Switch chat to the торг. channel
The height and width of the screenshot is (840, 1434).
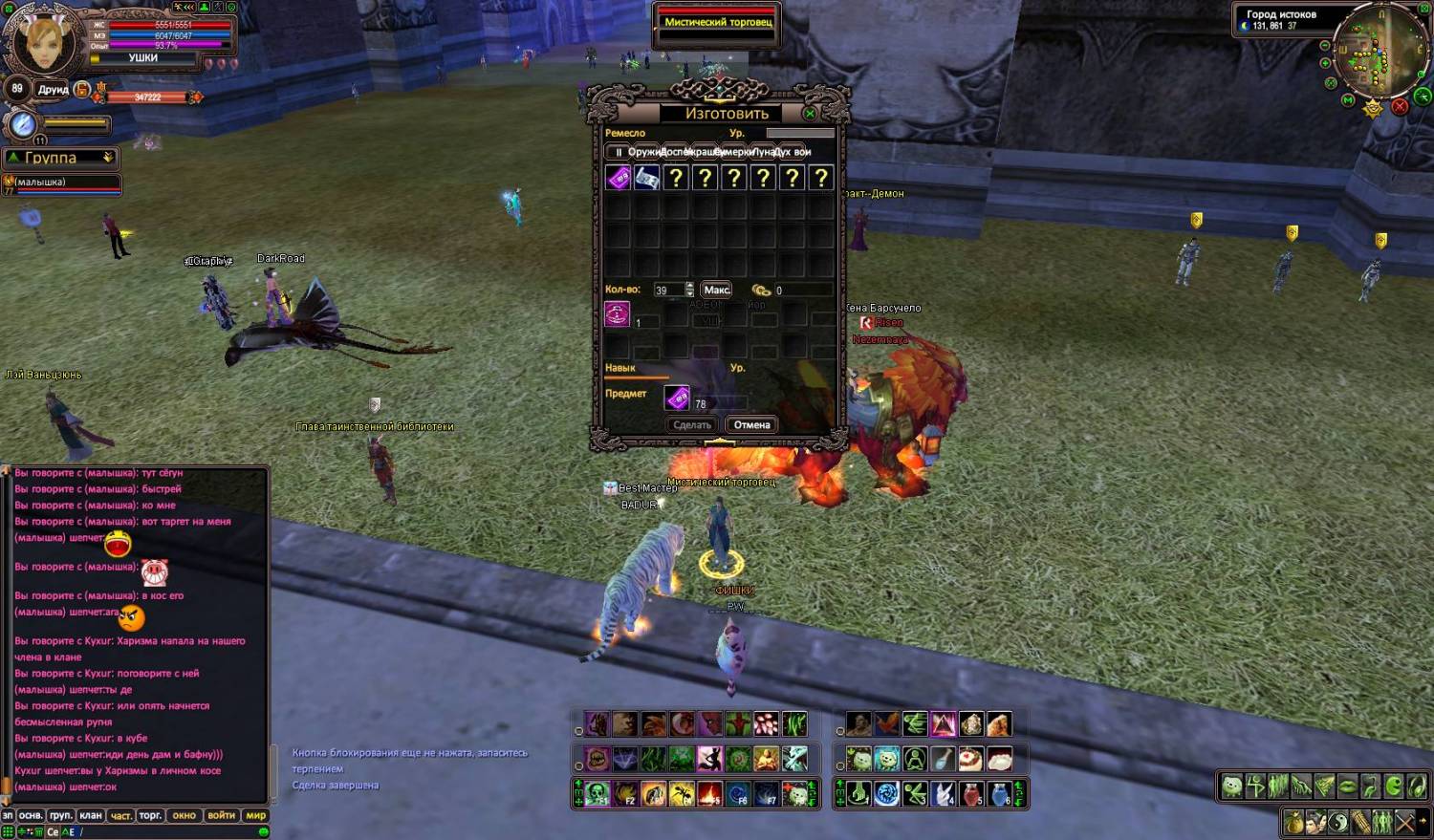(x=150, y=815)
